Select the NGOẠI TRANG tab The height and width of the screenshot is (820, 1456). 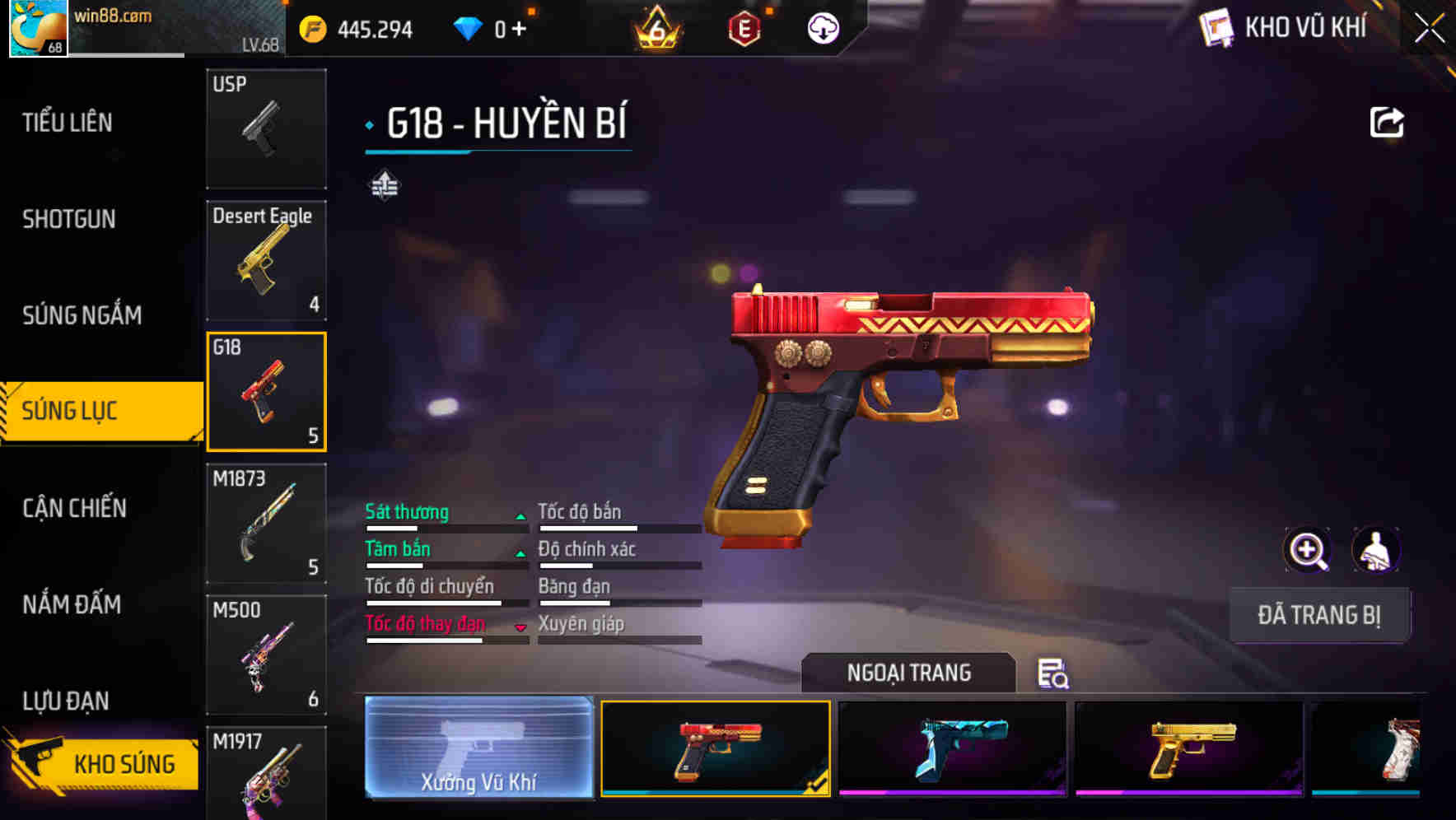(x=910, y=673)
